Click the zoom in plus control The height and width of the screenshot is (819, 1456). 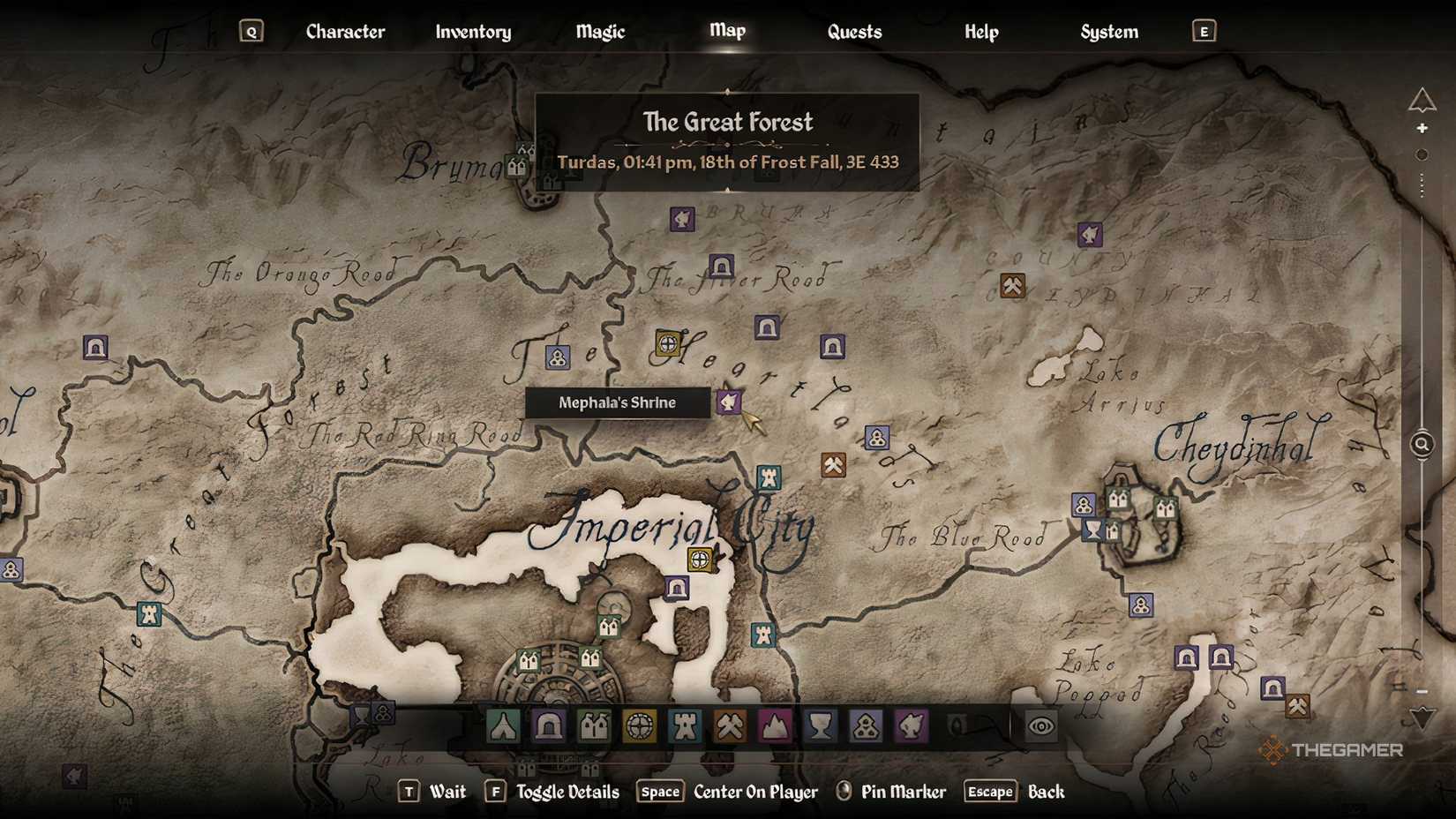(1422, 127)
